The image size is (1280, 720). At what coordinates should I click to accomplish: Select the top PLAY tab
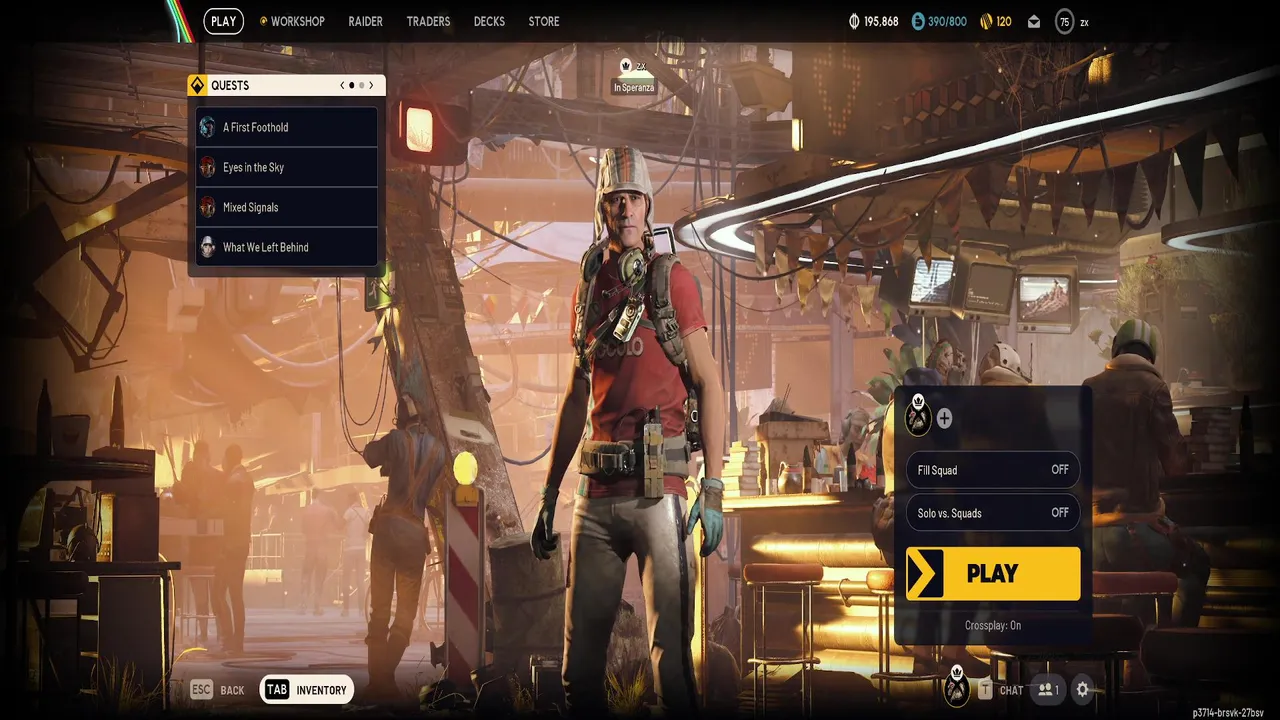[x=224, y=21]
